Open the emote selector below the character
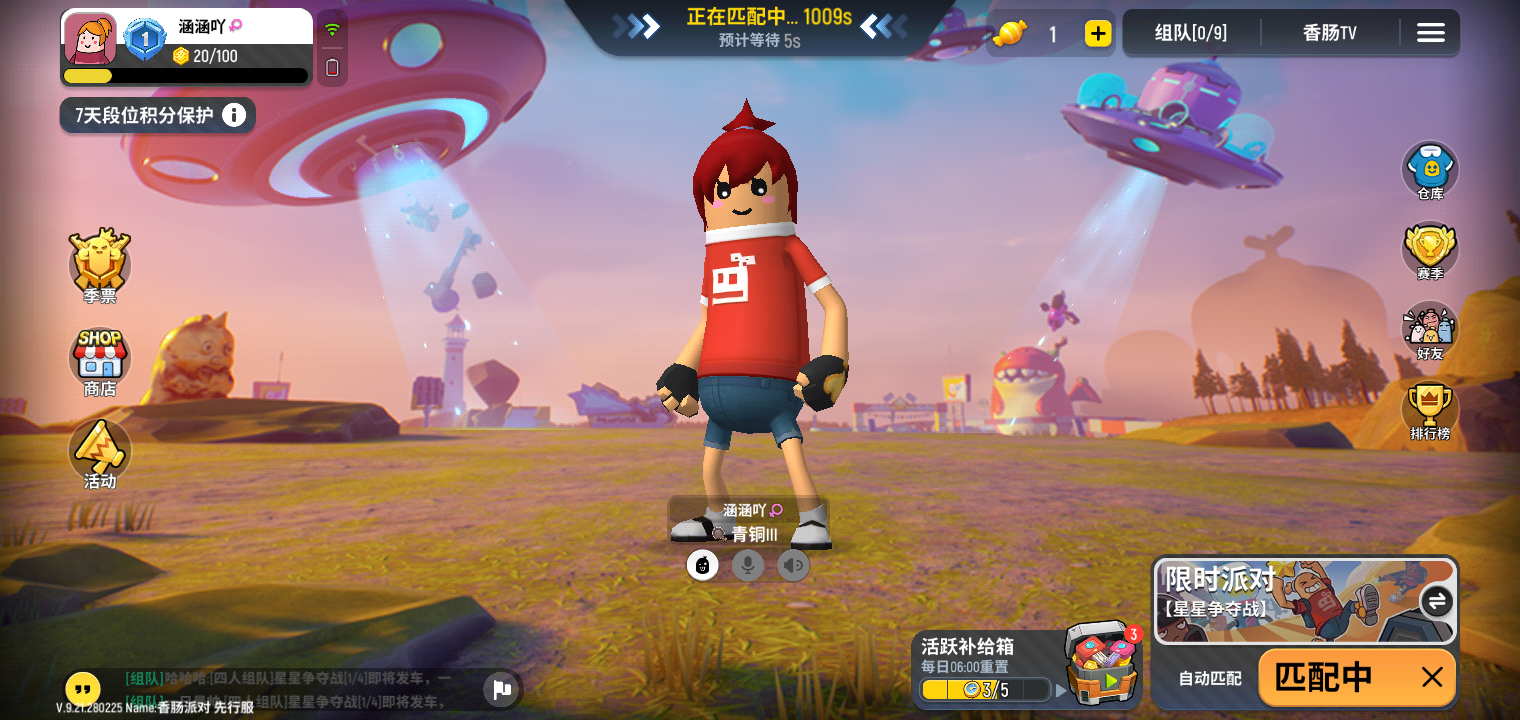This screenshot has height=720, width=1520. point(703,565)
